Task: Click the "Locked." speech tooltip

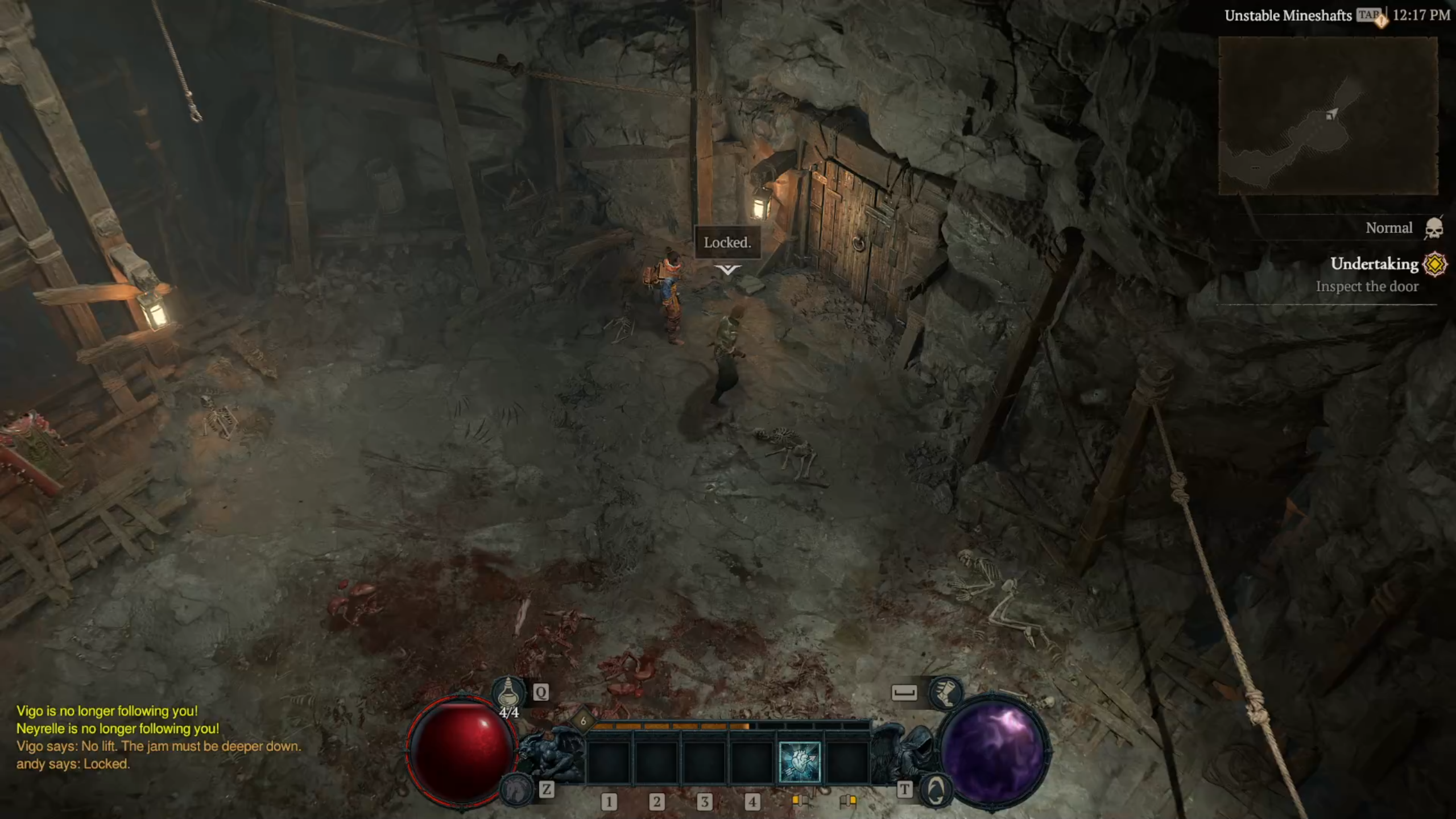Action: coord(727,243)
